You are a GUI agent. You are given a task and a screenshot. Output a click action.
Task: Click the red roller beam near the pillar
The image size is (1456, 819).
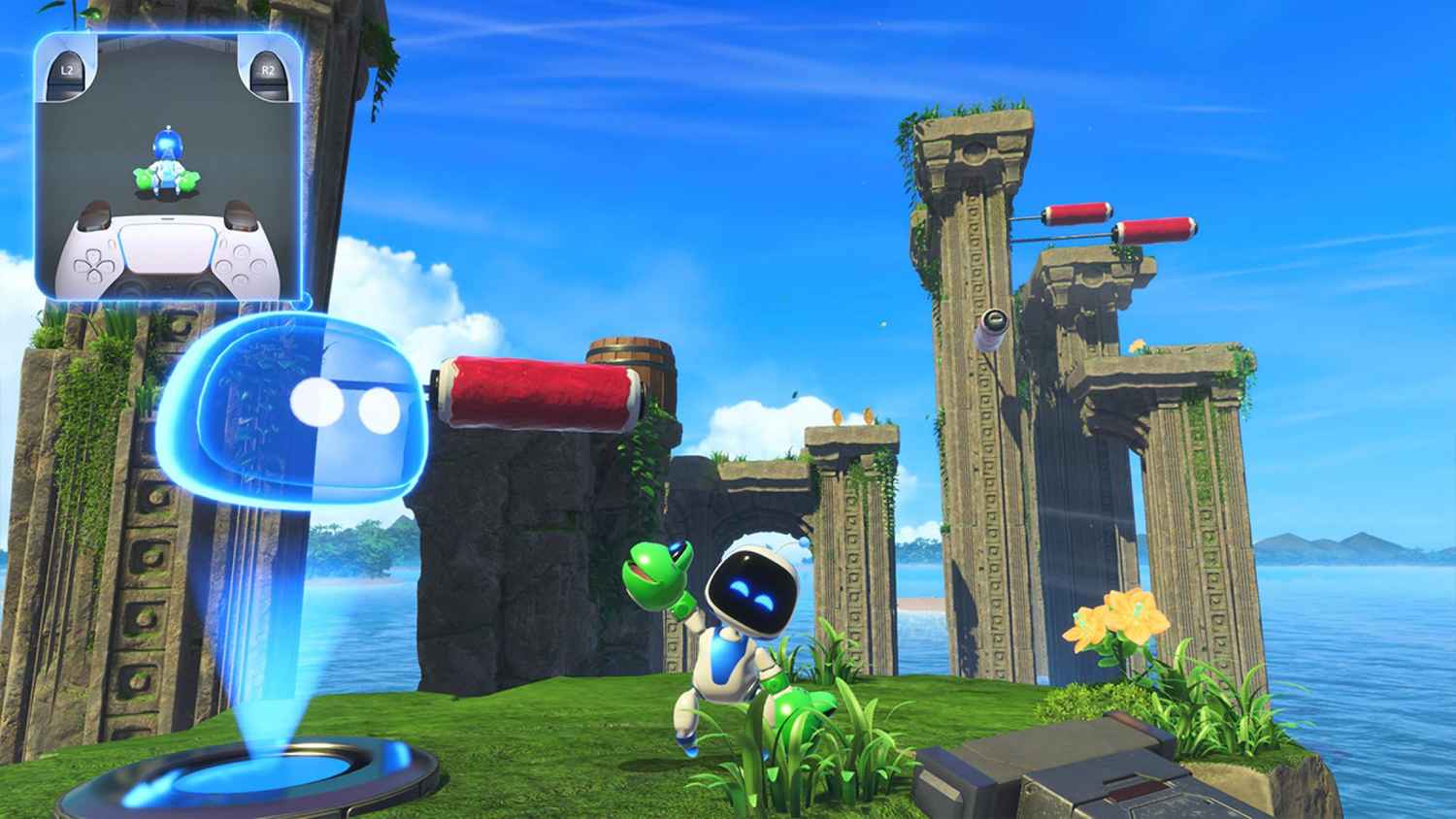pyautogui.click(x=539, y=393)
